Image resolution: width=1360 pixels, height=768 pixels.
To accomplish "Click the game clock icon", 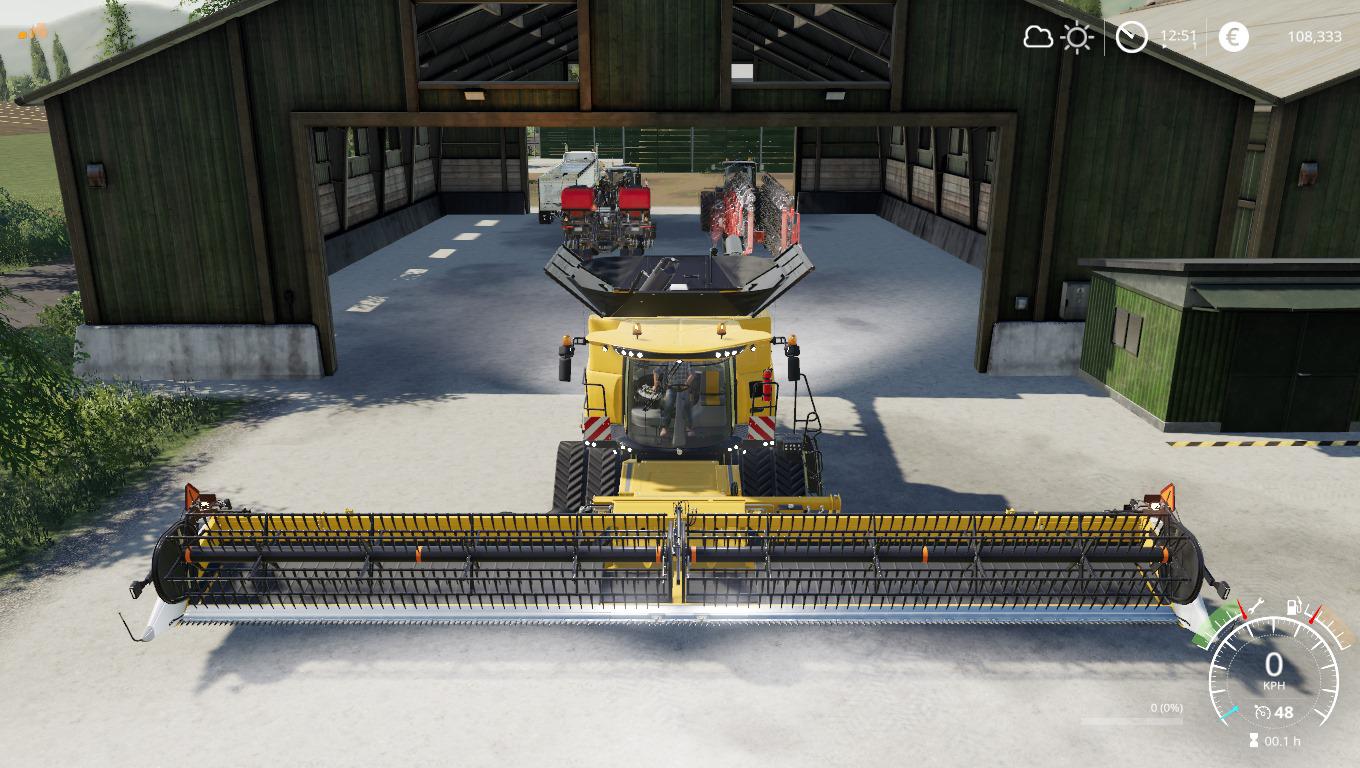I will 1131,38.
